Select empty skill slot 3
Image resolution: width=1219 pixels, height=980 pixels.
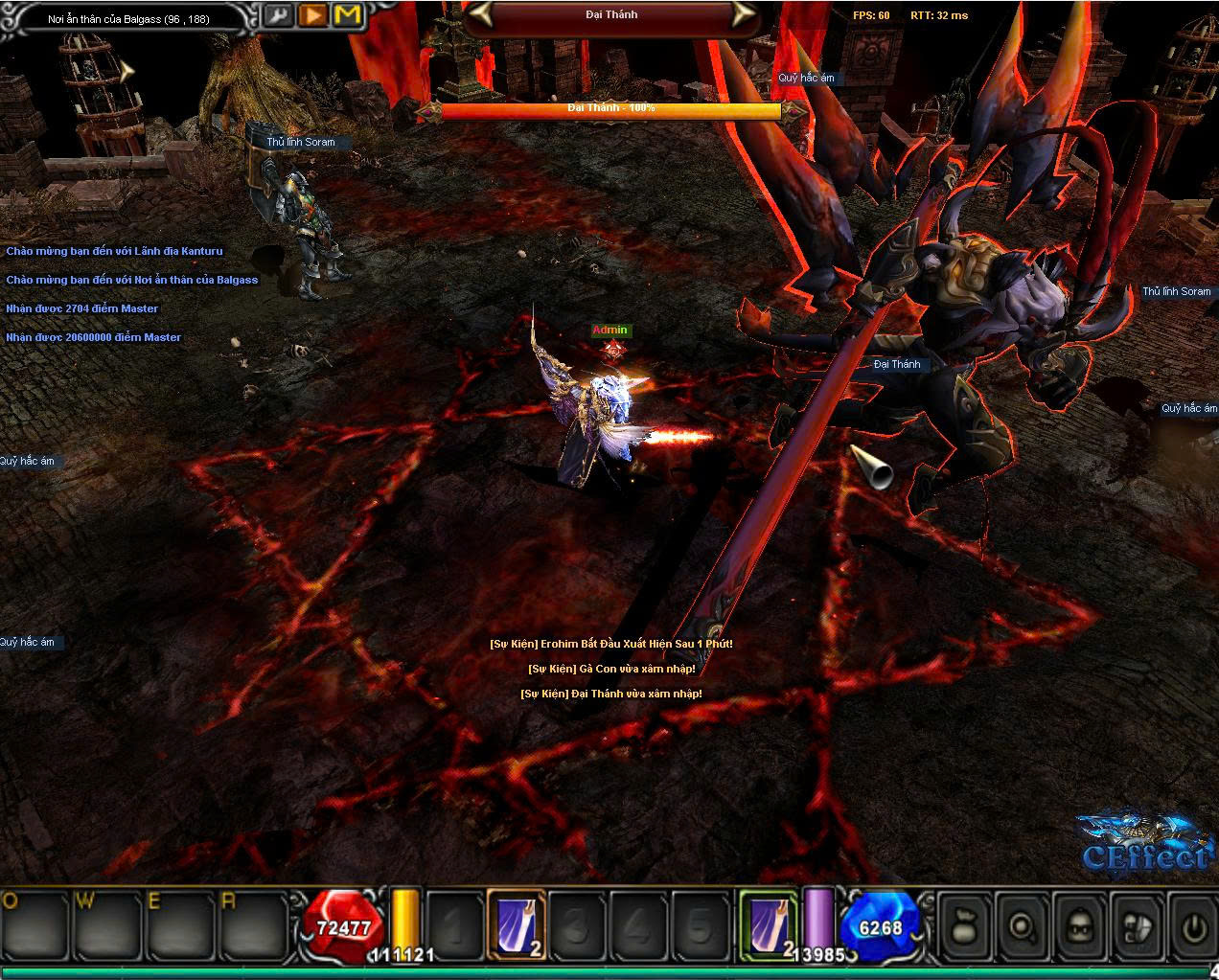[x=577, y=925]
